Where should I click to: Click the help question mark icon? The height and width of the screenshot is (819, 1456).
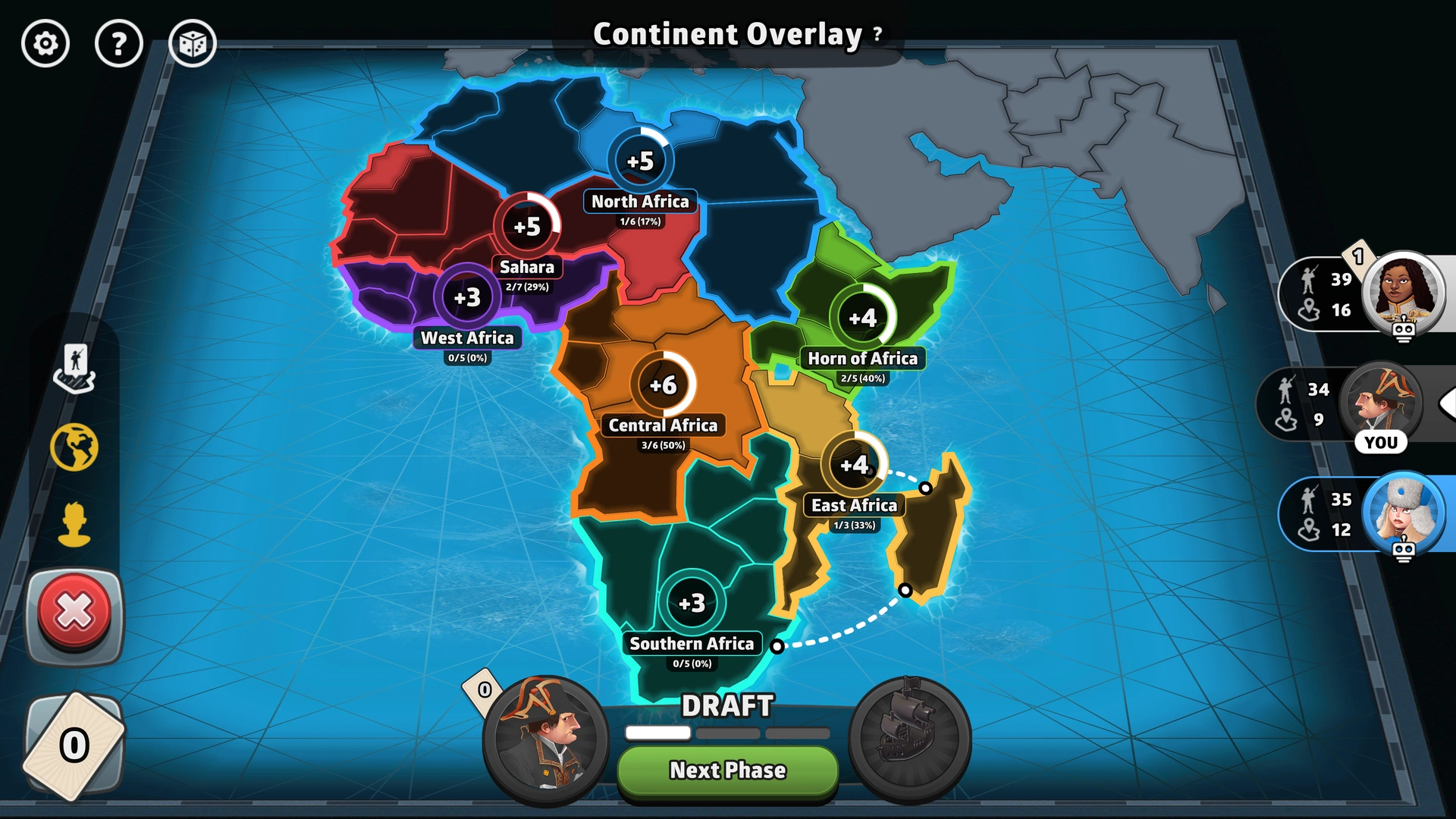coord(118,43)
